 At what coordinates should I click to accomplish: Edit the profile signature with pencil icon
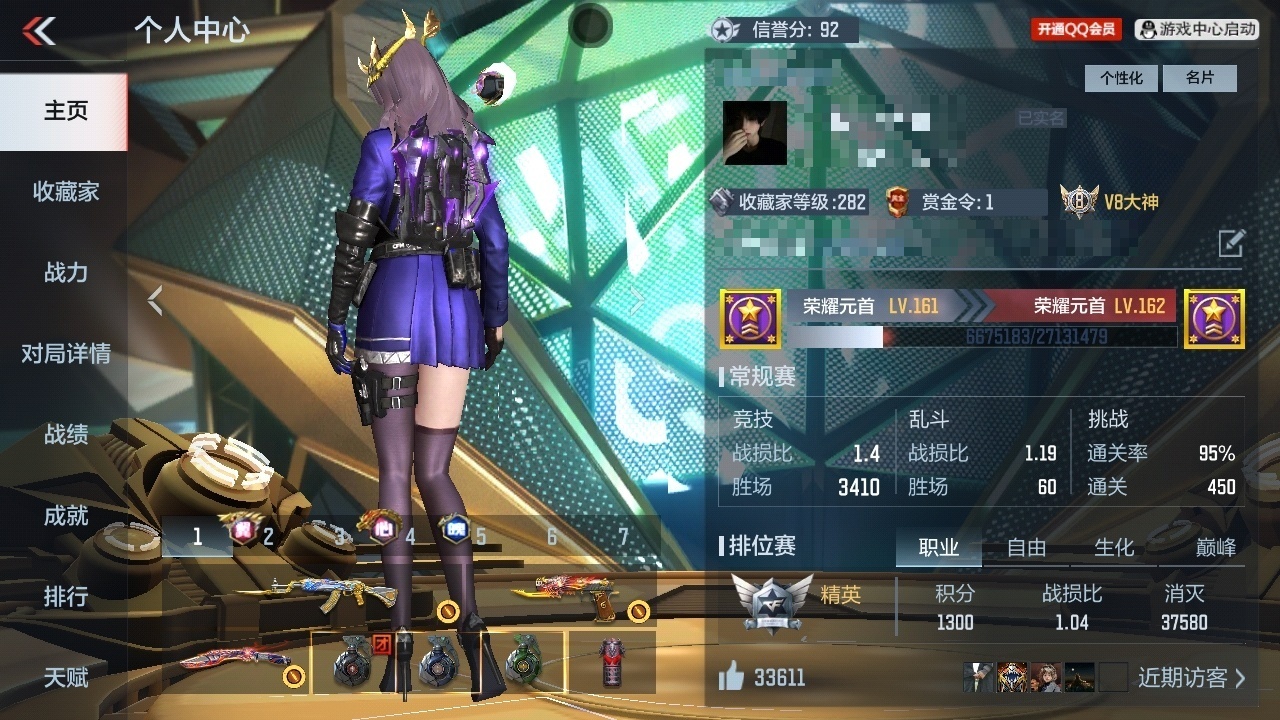pos(1231,243)
